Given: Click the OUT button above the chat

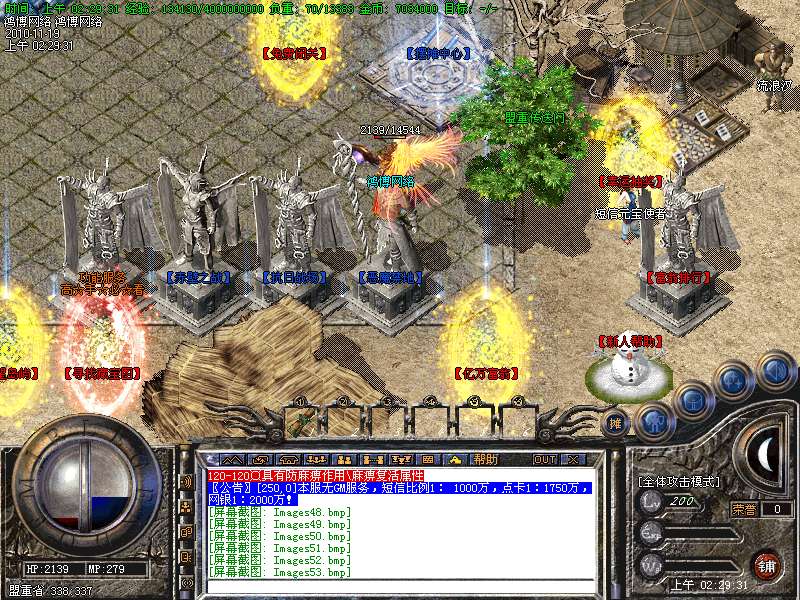Looking at the screenshot, I should (544, 459).
